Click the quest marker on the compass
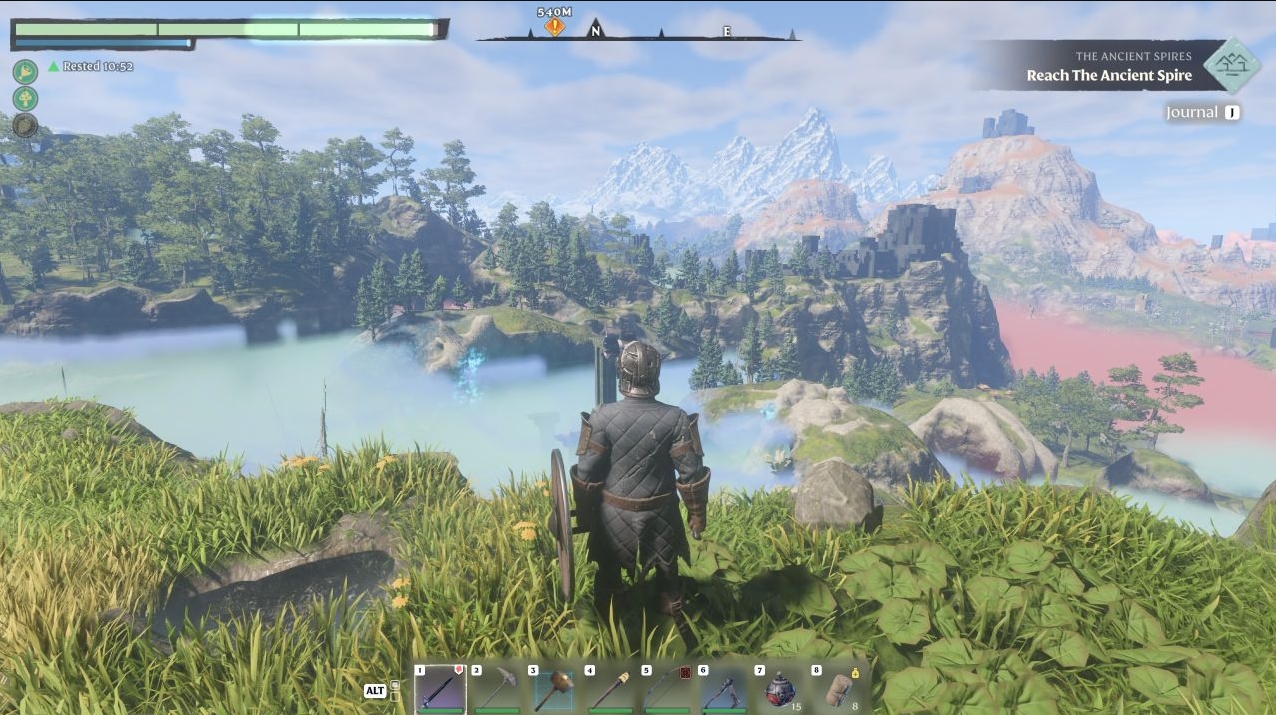This screenshot has width=1276, height=715. (x=554, y=27)
